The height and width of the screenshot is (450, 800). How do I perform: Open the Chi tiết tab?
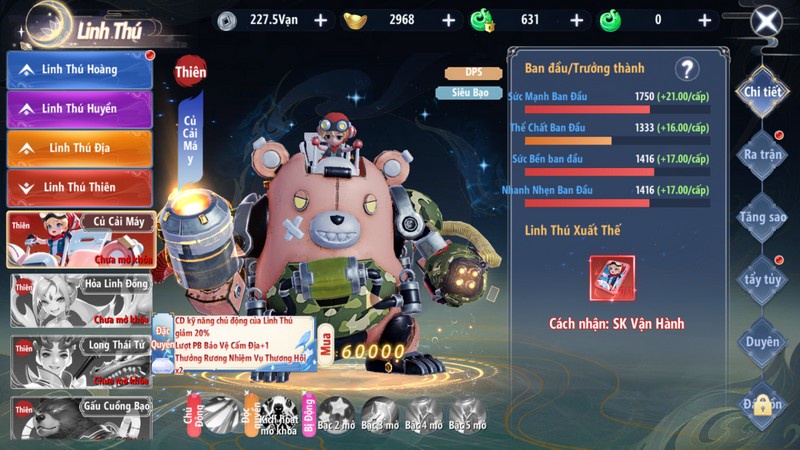coord(762,92)
